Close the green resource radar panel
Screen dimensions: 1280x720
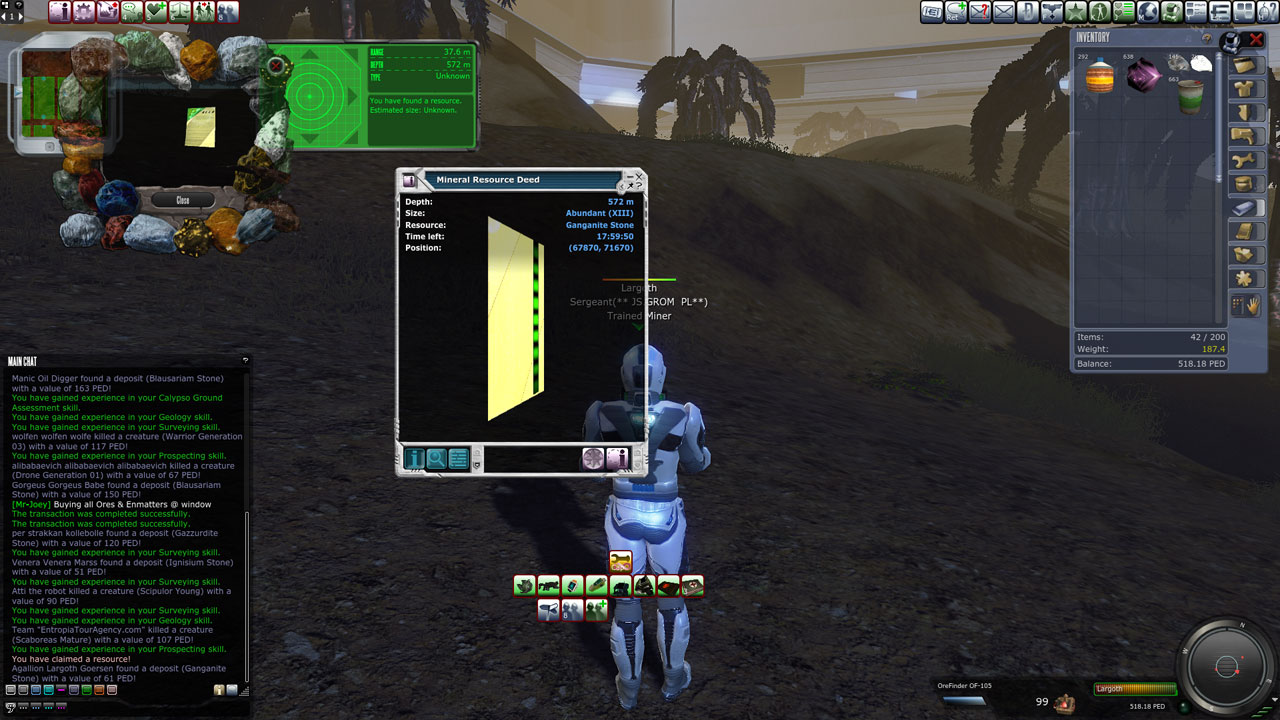[x=276, y=67]
